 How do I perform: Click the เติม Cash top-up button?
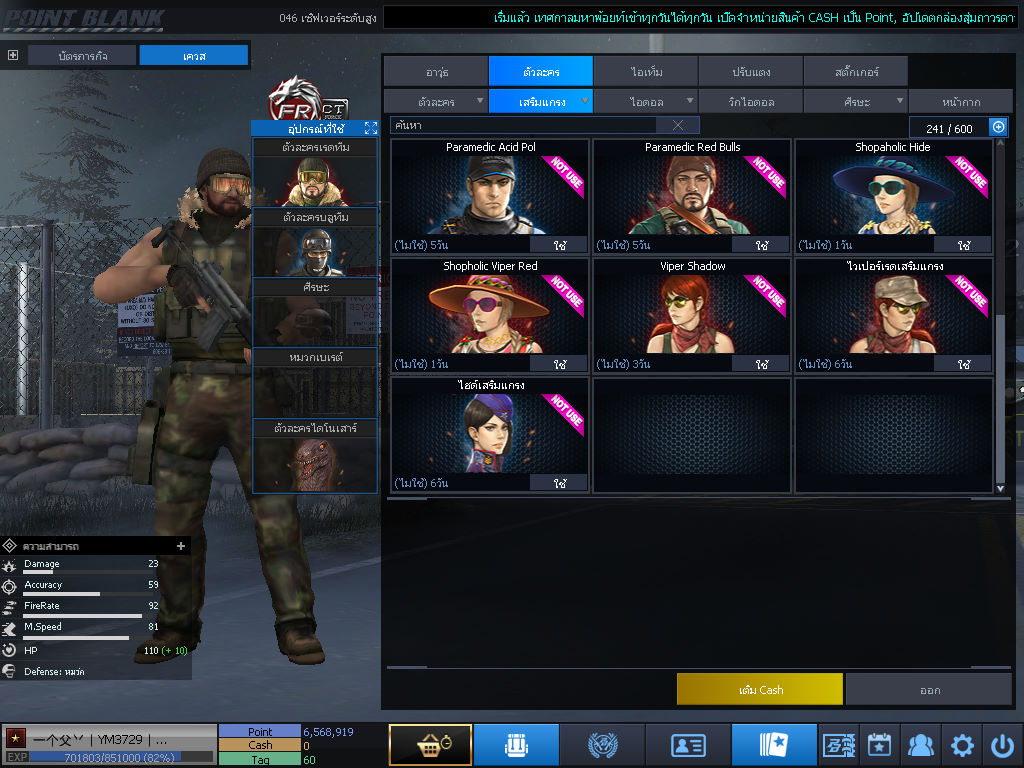(760, 689)
